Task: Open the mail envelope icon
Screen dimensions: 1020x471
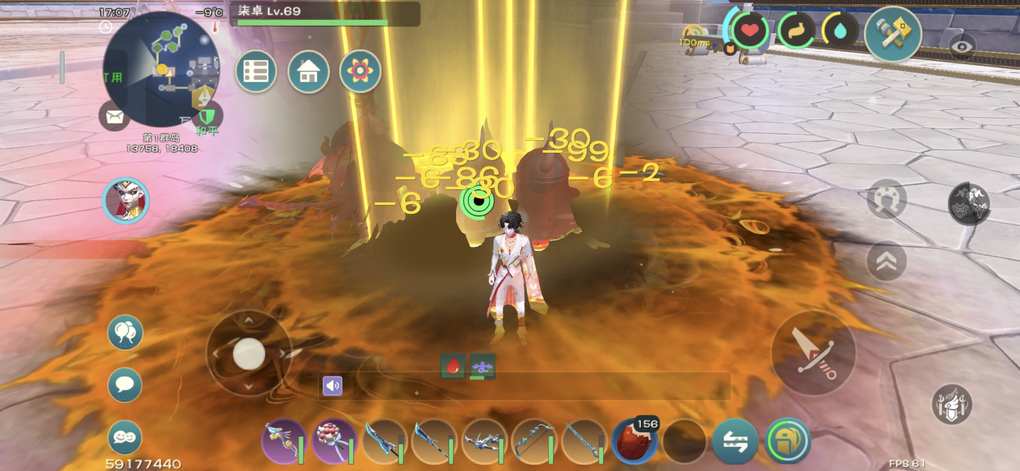Action: (x=114, y=116)
